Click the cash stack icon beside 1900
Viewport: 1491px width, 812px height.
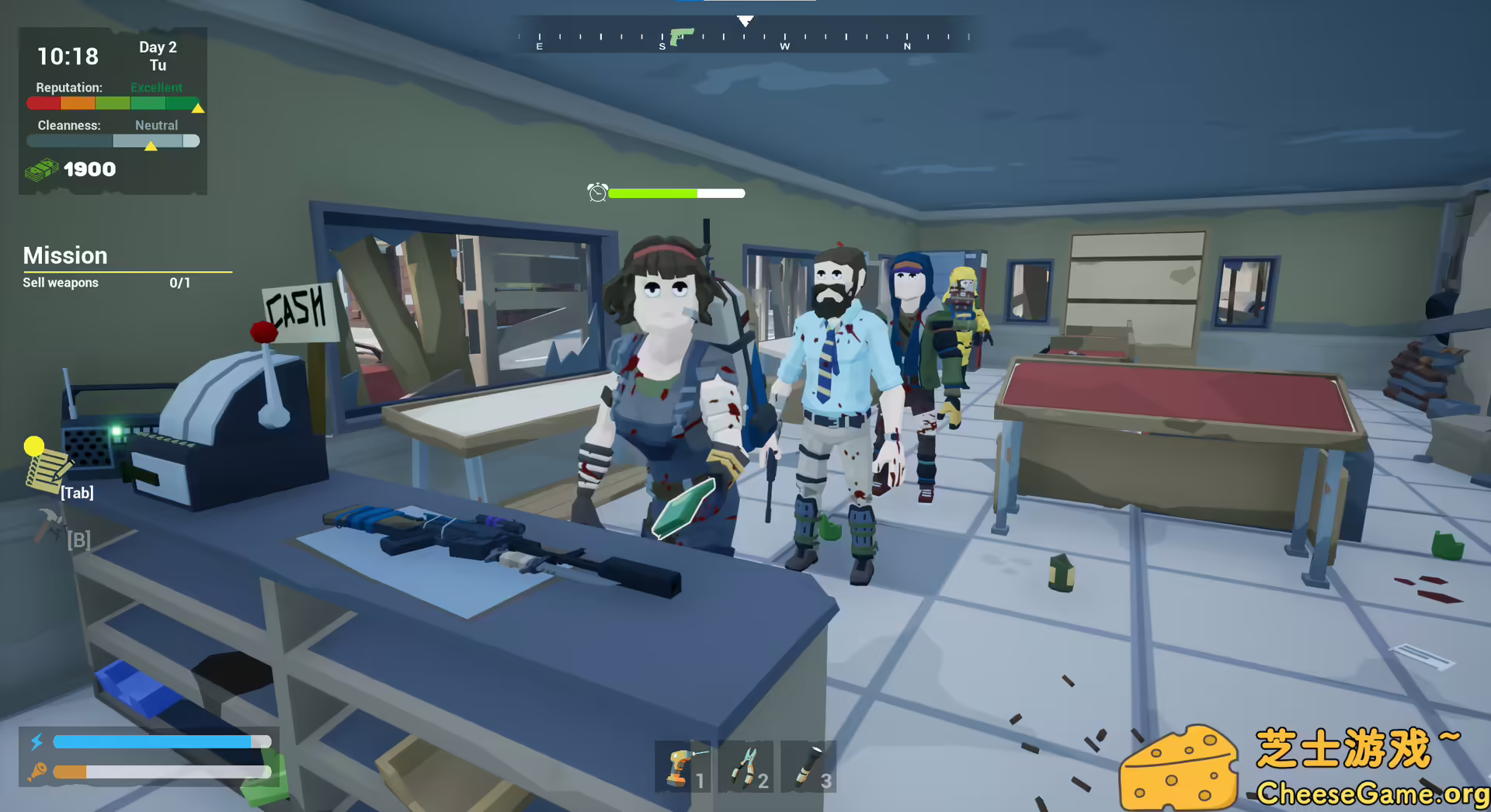43,168
